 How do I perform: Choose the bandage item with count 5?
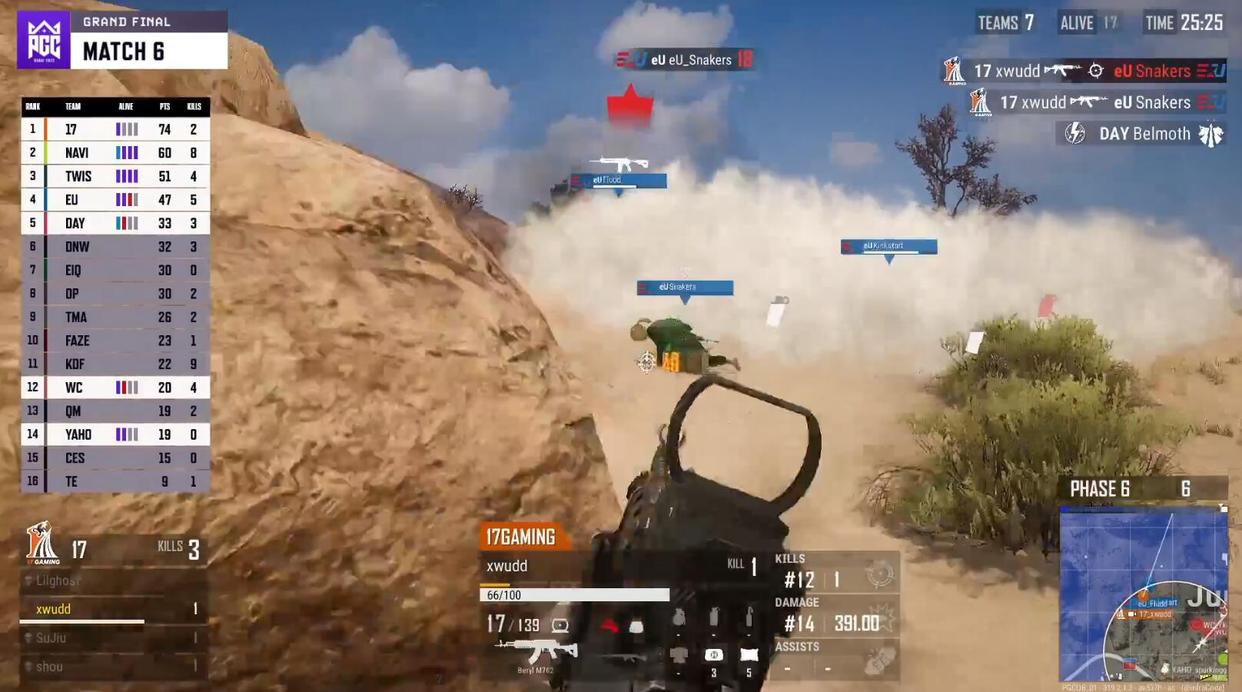748,655
